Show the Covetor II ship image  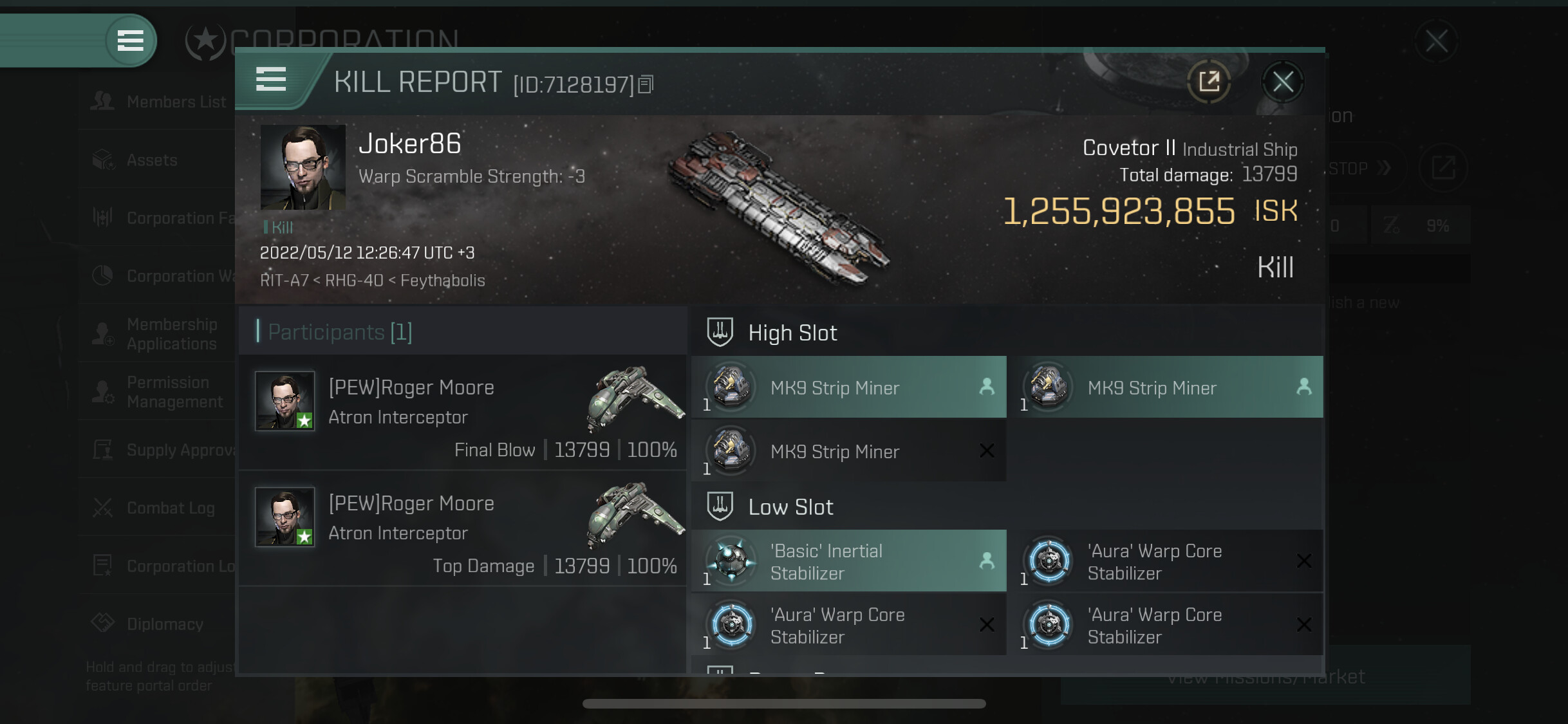click(779, 206)
